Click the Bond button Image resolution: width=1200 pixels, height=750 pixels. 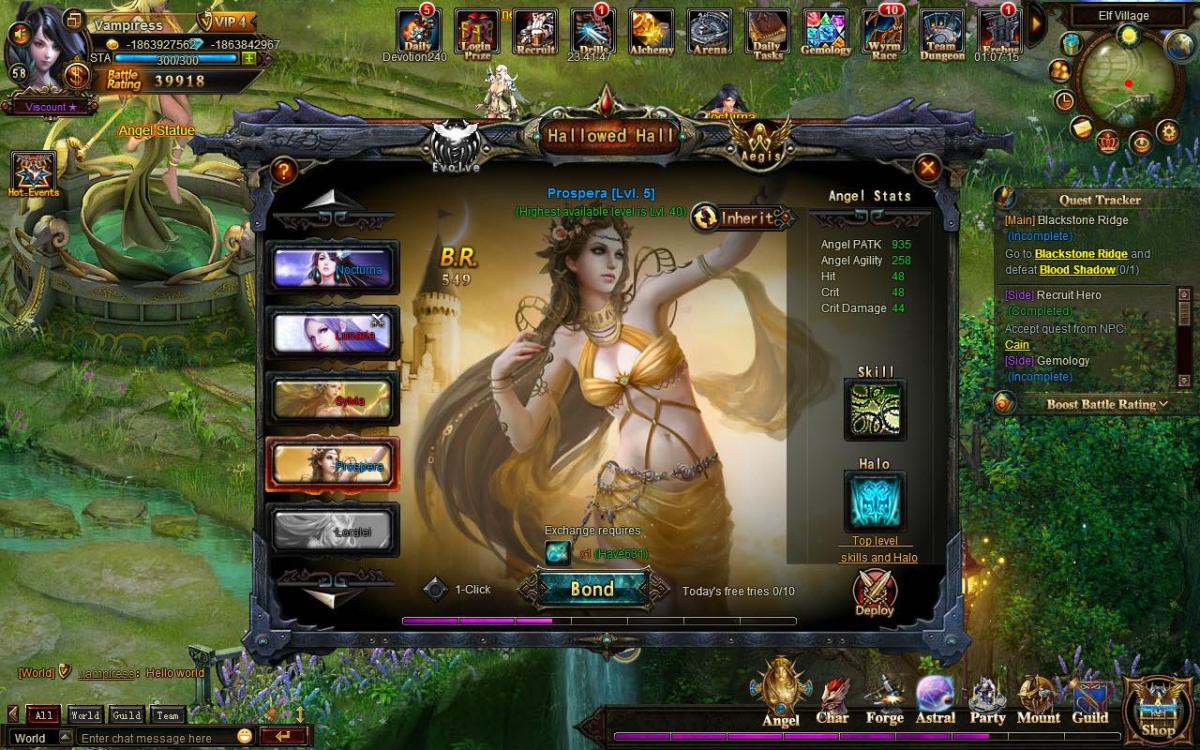592,589
